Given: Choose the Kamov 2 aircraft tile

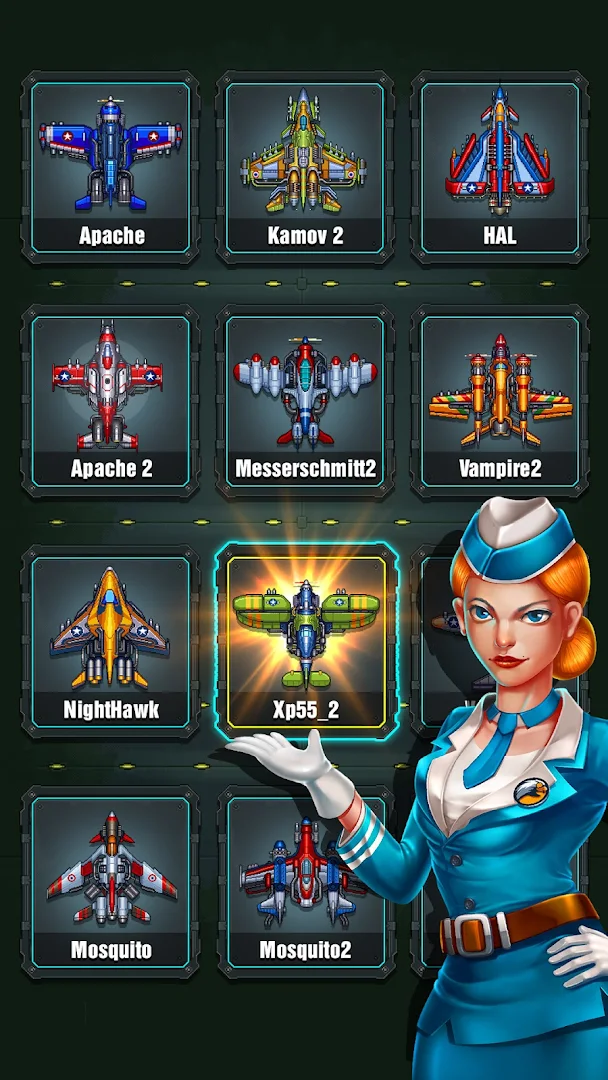Looking at the screenshot, I should (x=305, y=167).
